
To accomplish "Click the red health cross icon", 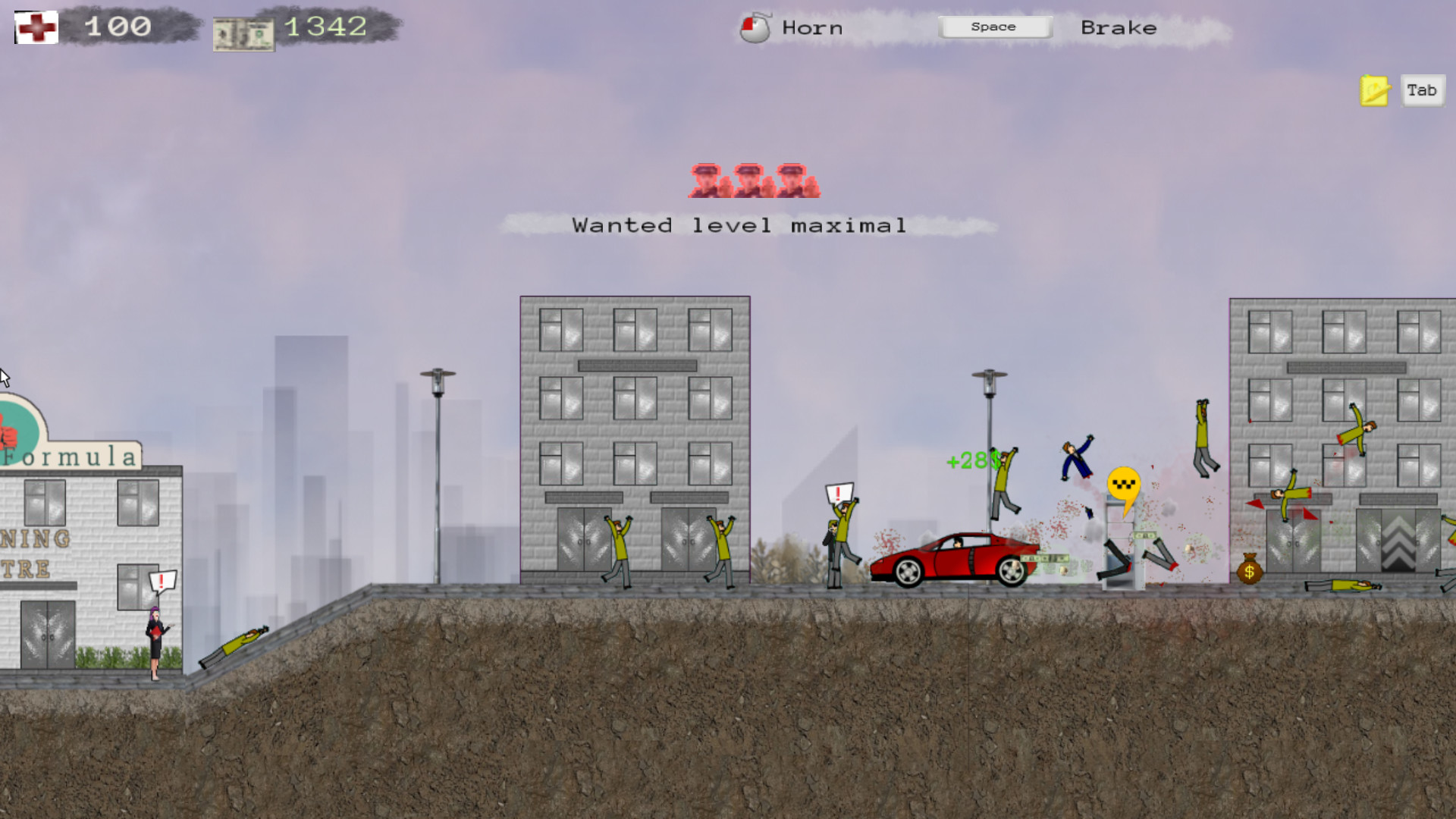I will 36,27.
